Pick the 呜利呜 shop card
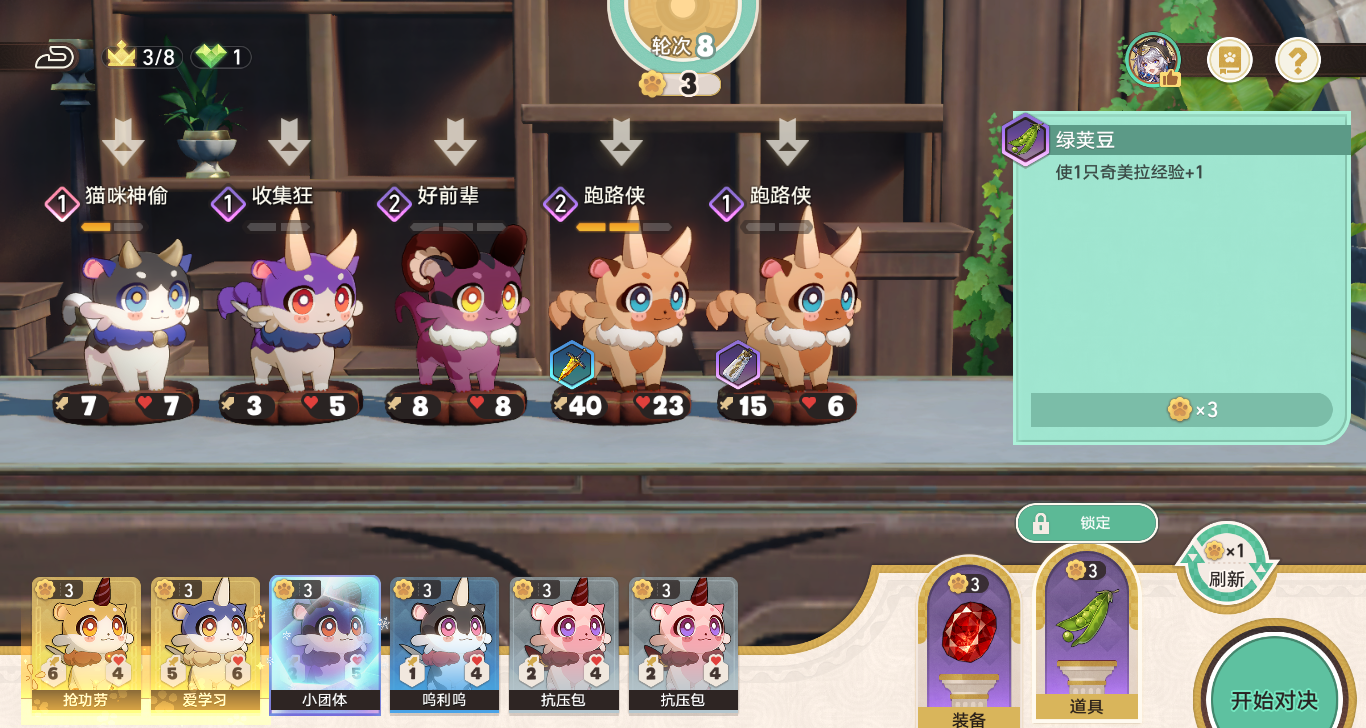This screenshot has width=1366, height=728. 444,643
